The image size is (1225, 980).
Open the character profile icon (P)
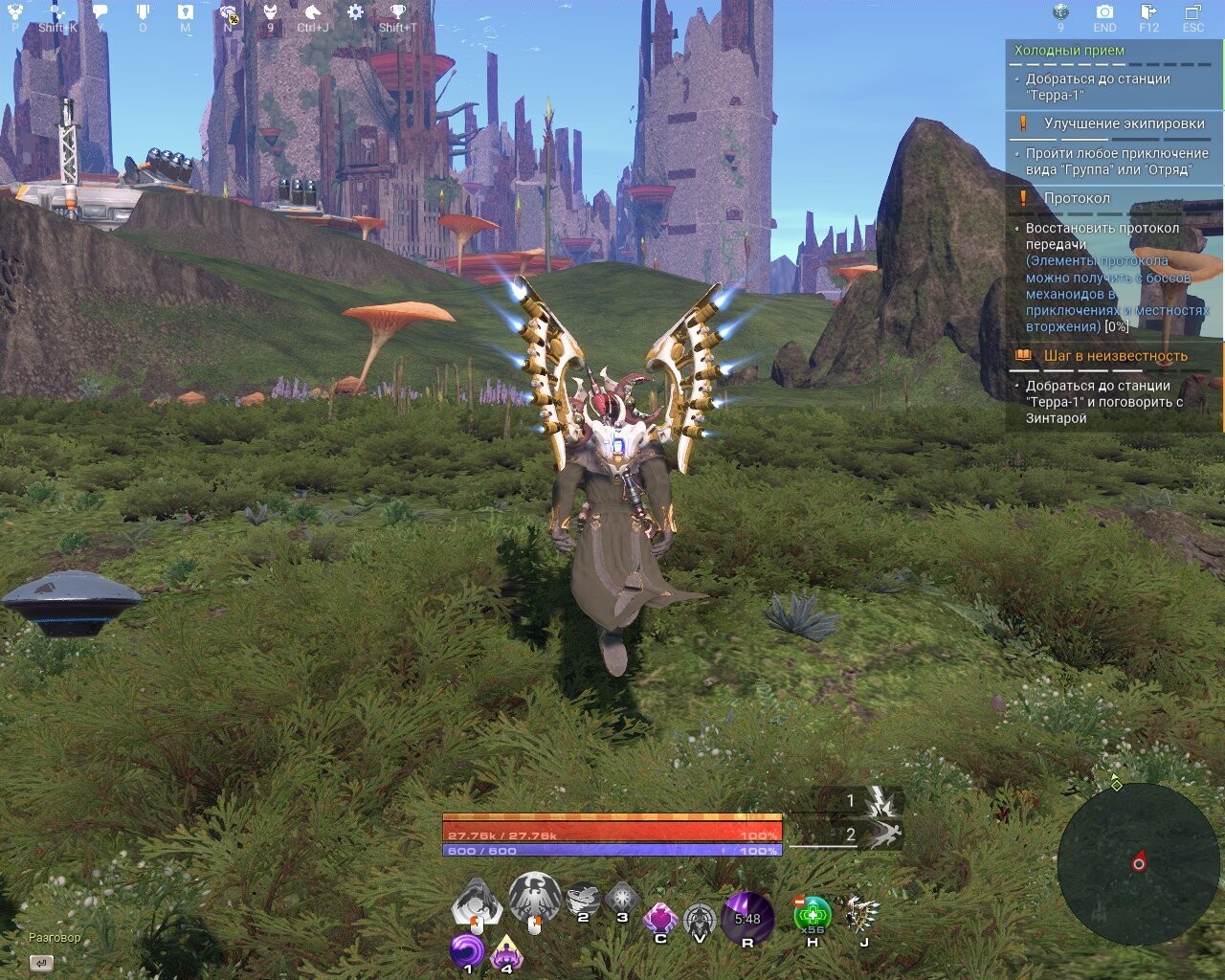pyautogui.click(x=13, y=11)
